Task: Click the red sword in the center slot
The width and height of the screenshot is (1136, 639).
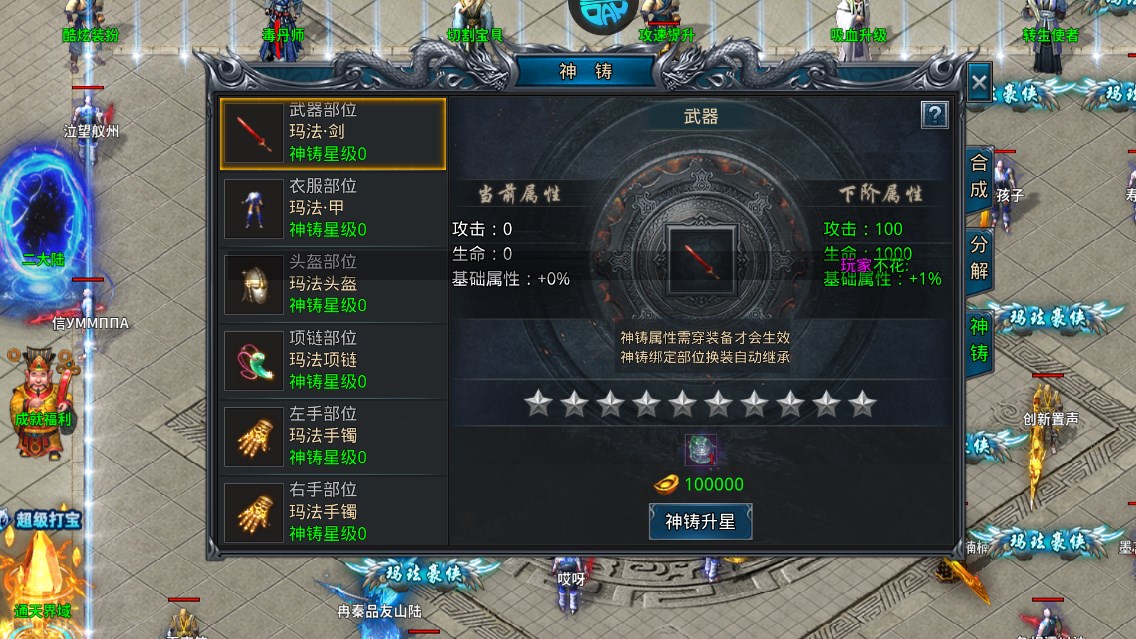Action: pyautogui.click(x=701, y=260)
